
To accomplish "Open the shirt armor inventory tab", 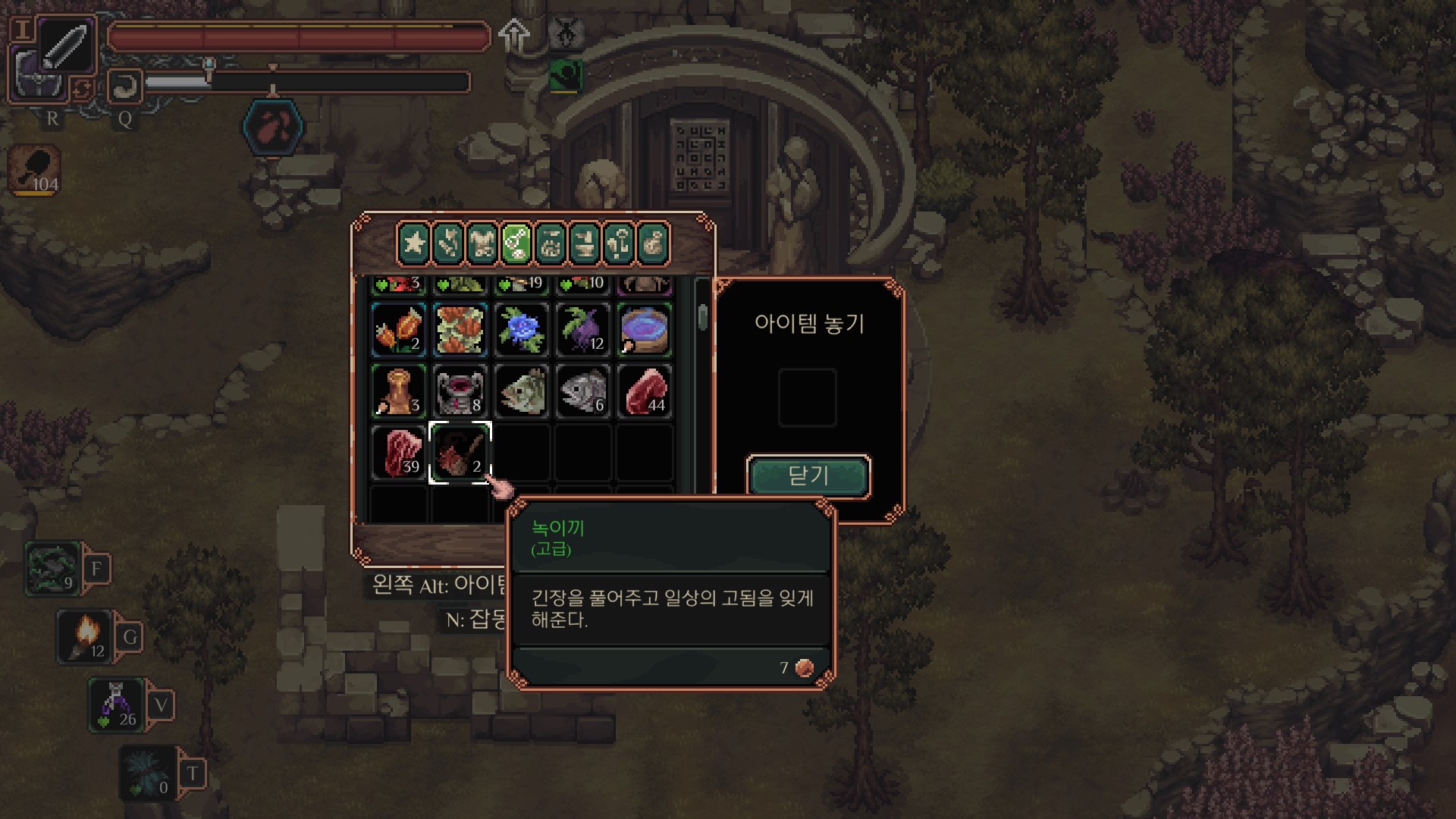I will tap(482, 243).
